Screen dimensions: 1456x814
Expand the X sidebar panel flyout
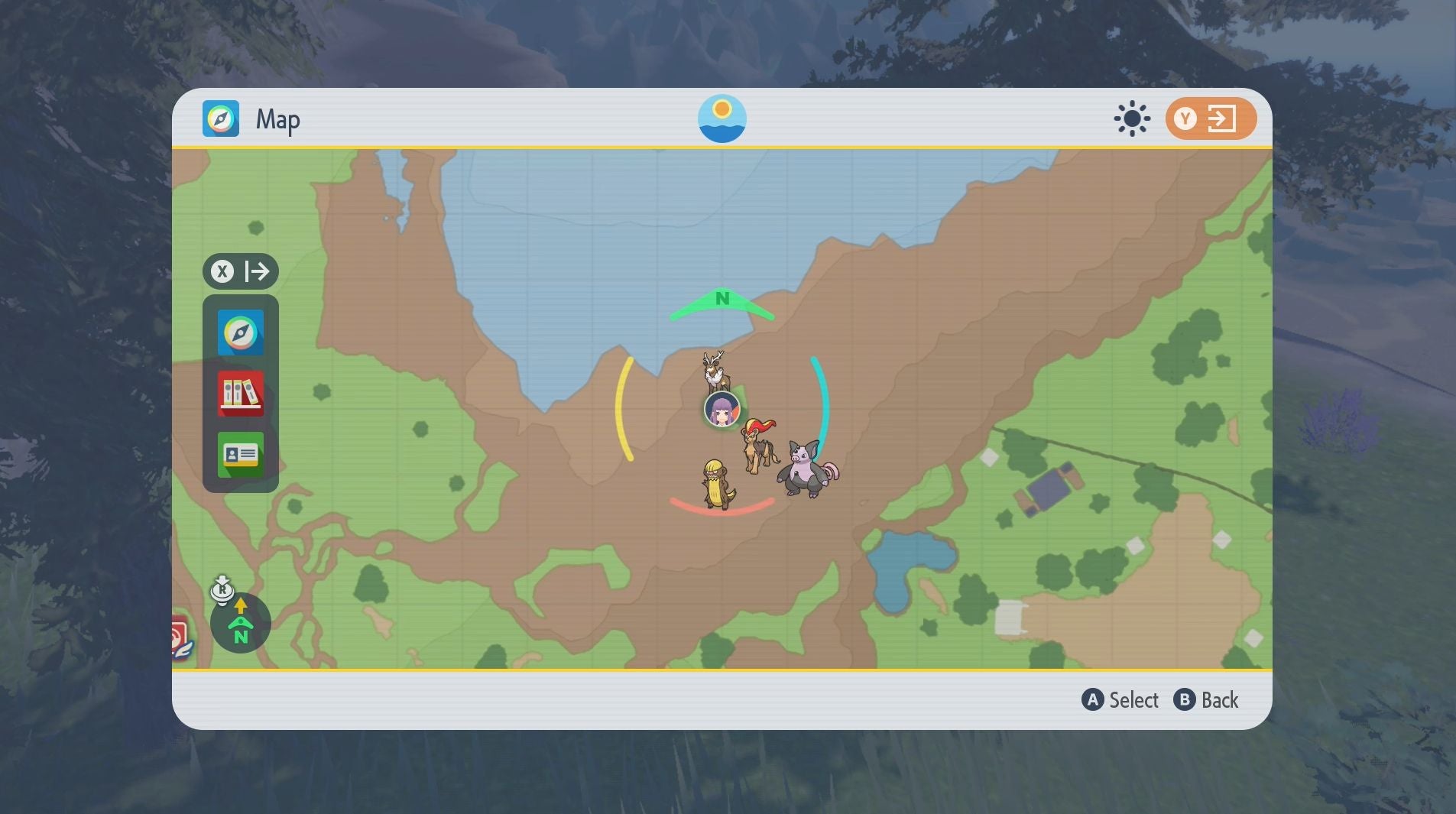tap(257, 271)
